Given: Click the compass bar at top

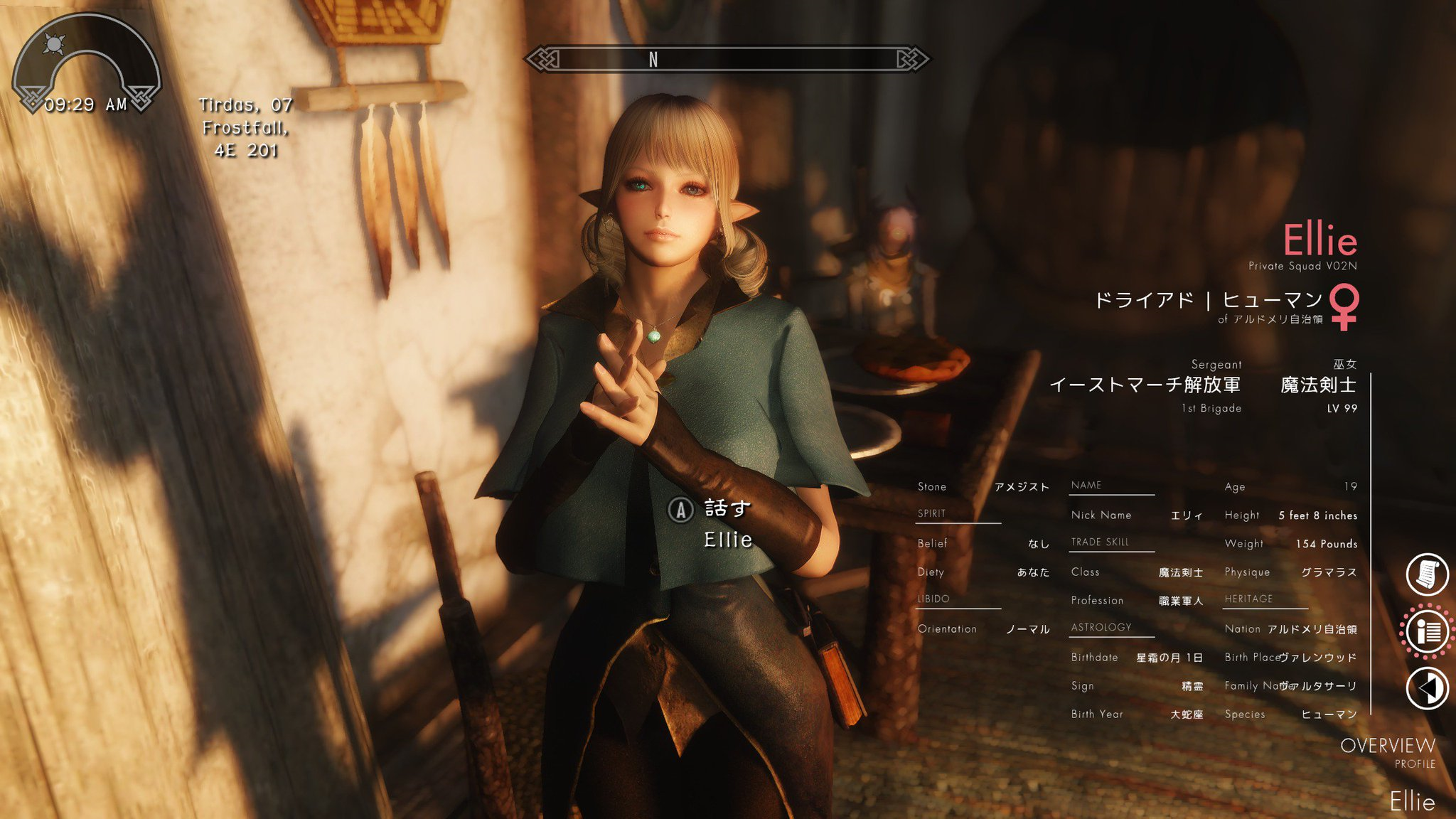Looking at the screenshot, I should (726, 59).
